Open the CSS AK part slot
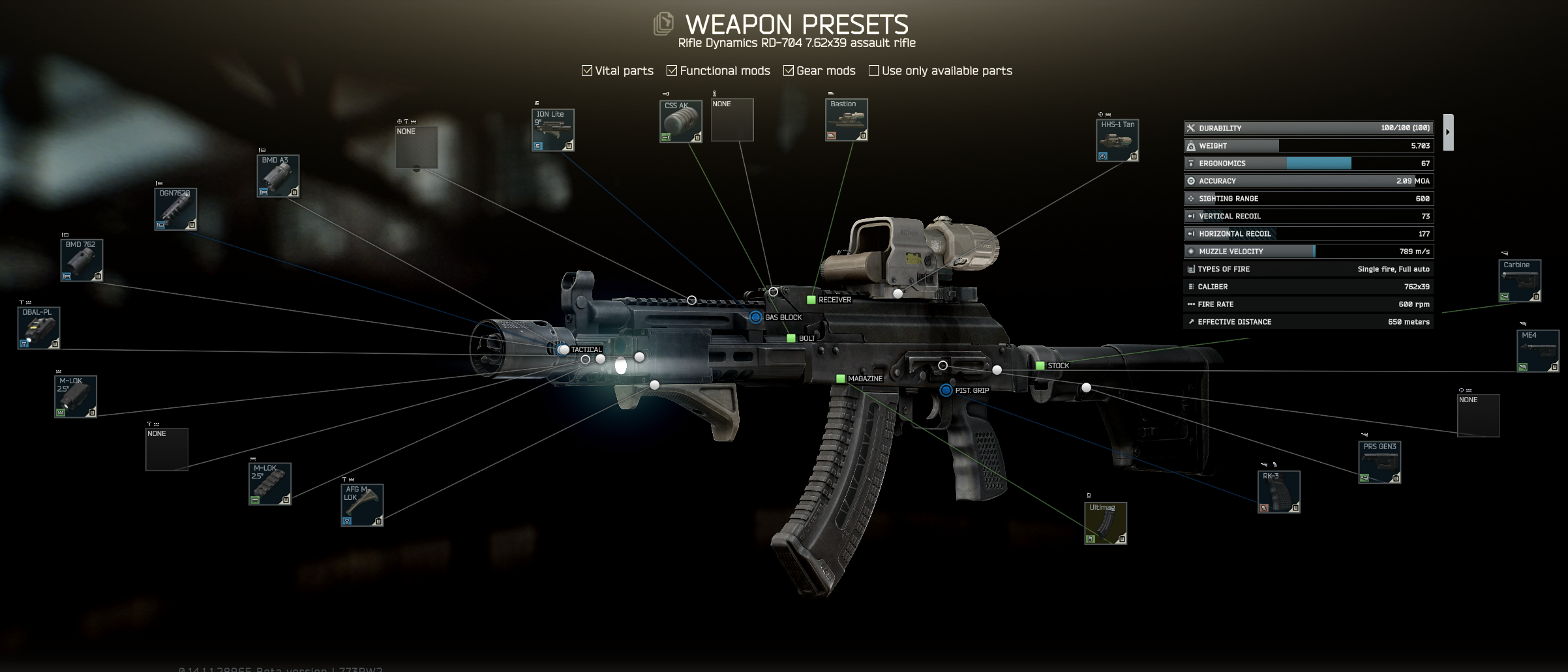 click(x=680, y=121)
